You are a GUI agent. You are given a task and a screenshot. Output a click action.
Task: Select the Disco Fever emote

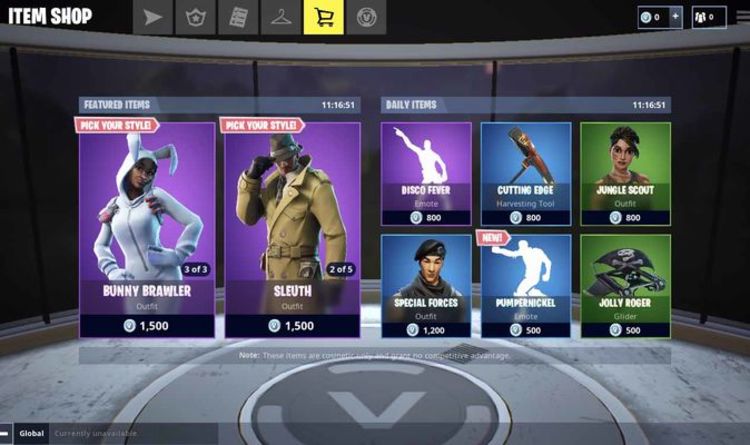[425, 173]
